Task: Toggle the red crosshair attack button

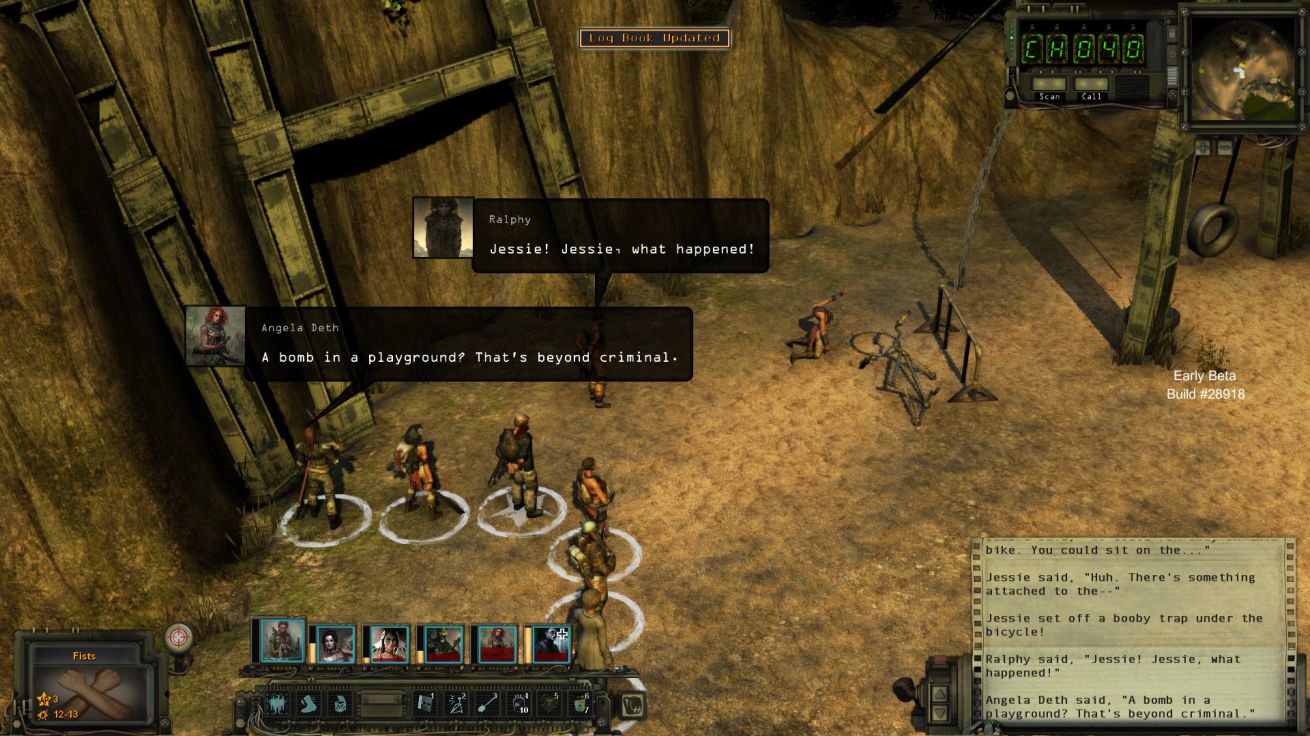Action: 179,636
